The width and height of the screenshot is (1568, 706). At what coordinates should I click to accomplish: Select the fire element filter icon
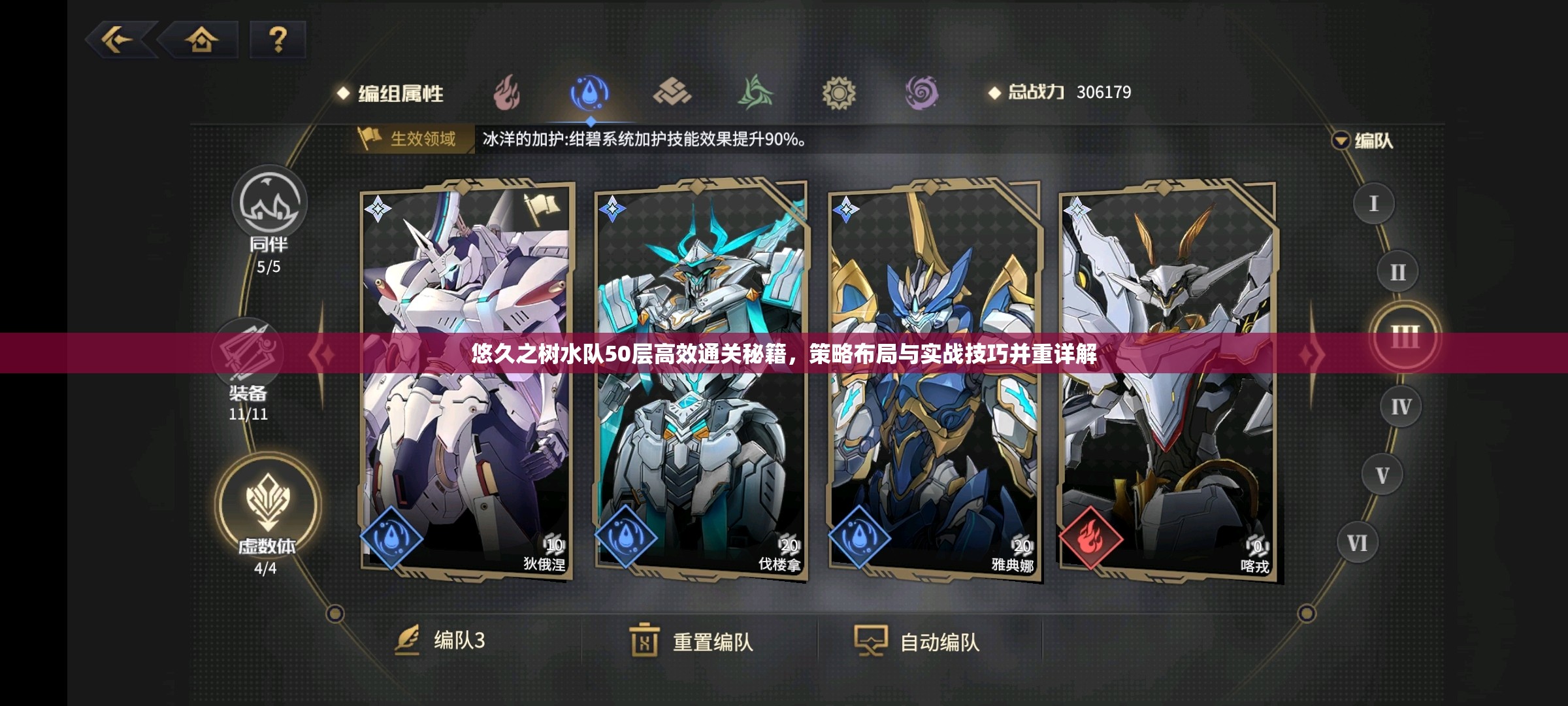(x=506, y=93)
